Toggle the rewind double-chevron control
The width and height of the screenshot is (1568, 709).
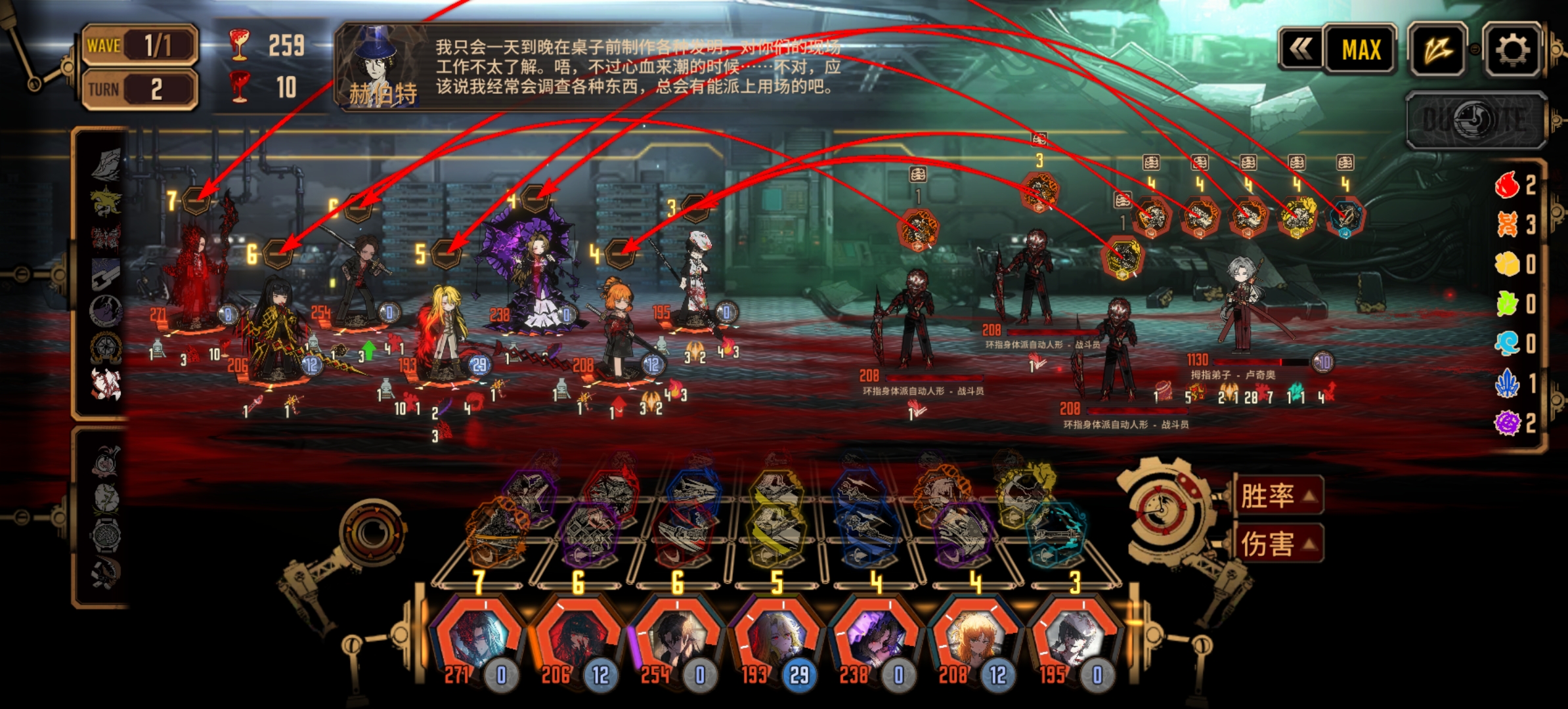(x=1303, y=49)
